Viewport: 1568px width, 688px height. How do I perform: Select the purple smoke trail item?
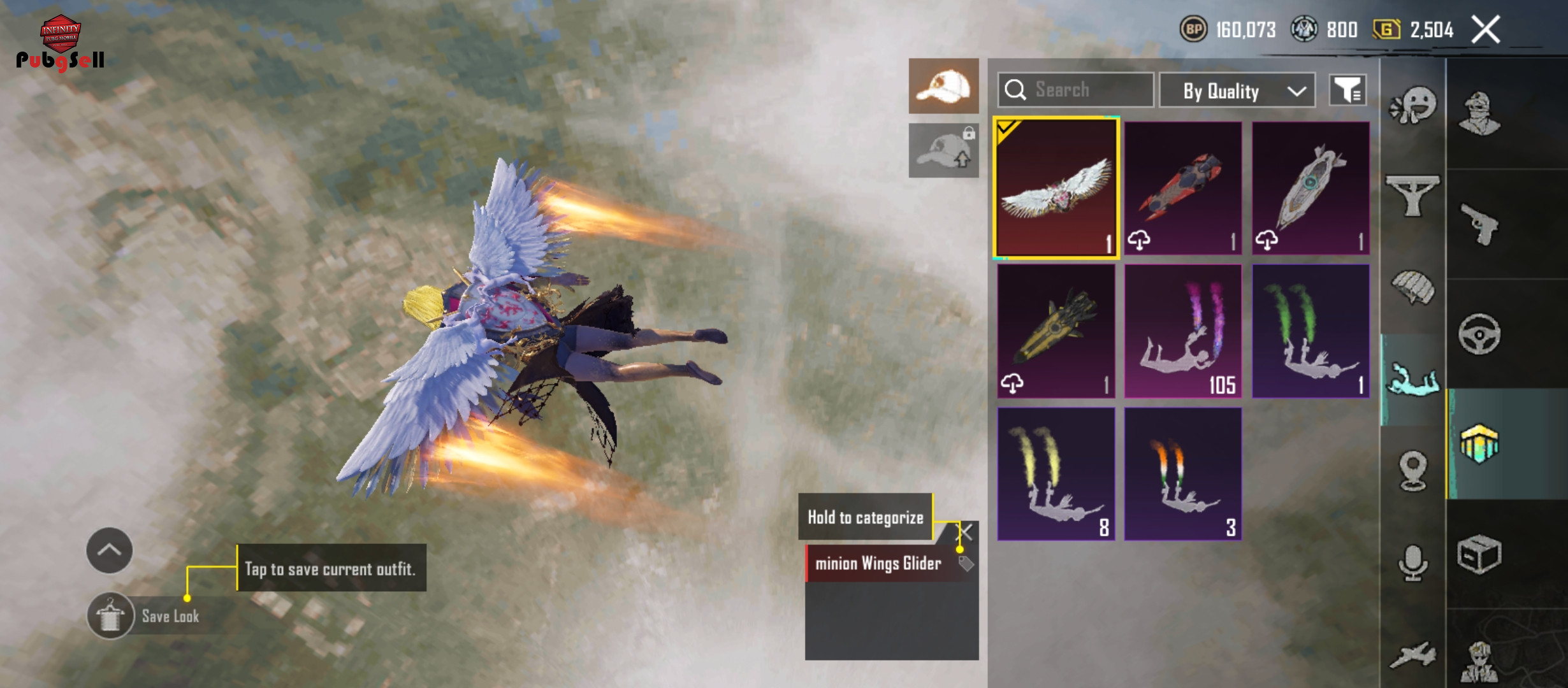point(1183,331)
